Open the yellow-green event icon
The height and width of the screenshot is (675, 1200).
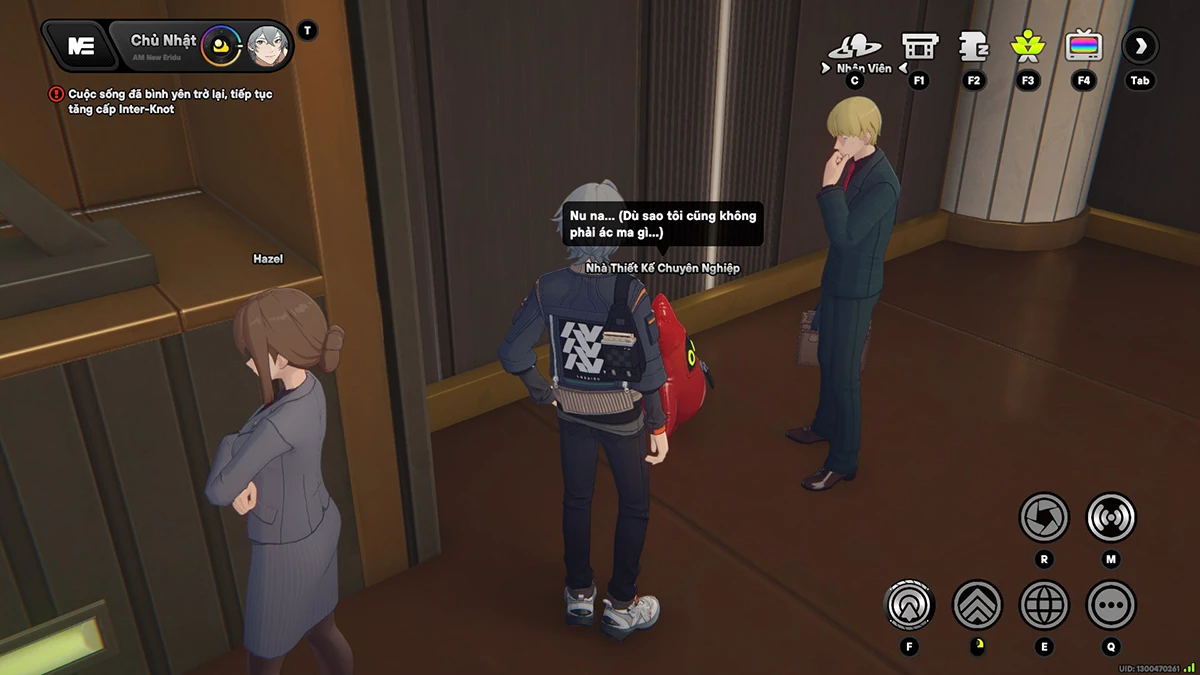click(1027, 46)
